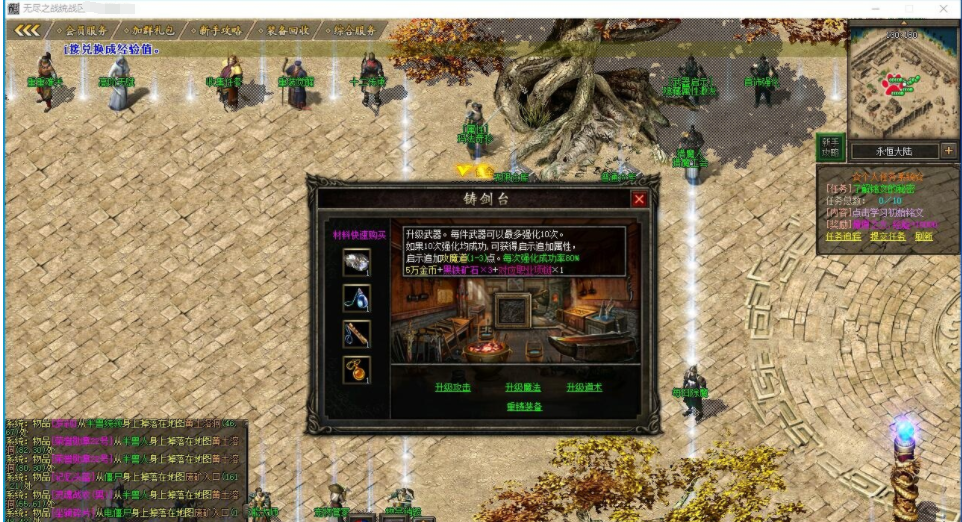Choose 升级攻击 to upgrade weapon attack
The height and width of the screenshot is (522, 962).
point(452,387)
